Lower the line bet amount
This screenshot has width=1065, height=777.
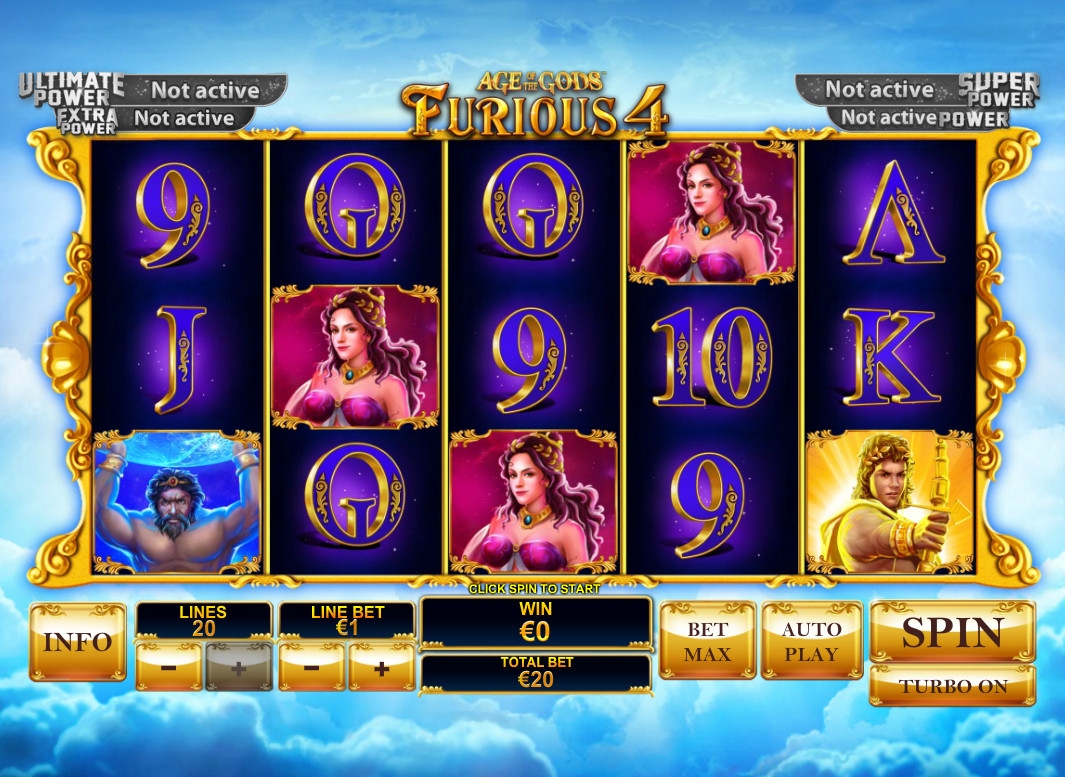(311, 667)
